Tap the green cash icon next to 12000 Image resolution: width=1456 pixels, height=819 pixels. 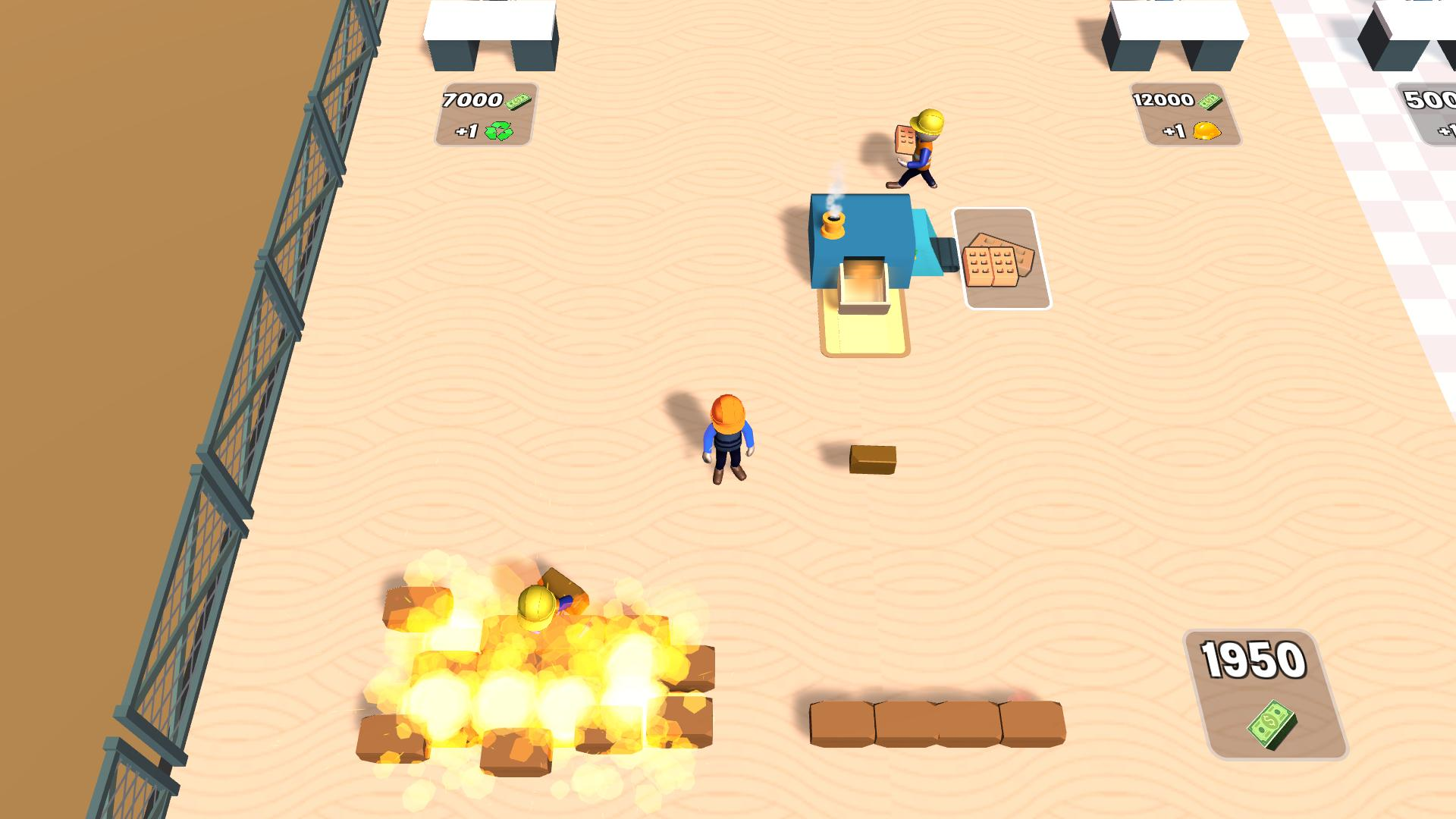click(x=1211, y=99)
